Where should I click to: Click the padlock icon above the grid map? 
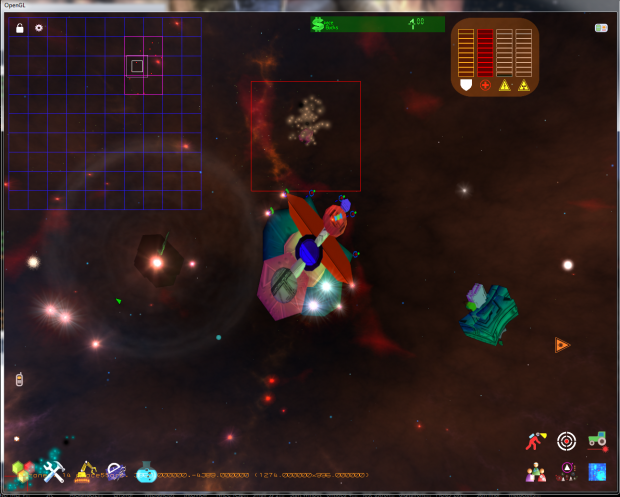pos(20,28)
